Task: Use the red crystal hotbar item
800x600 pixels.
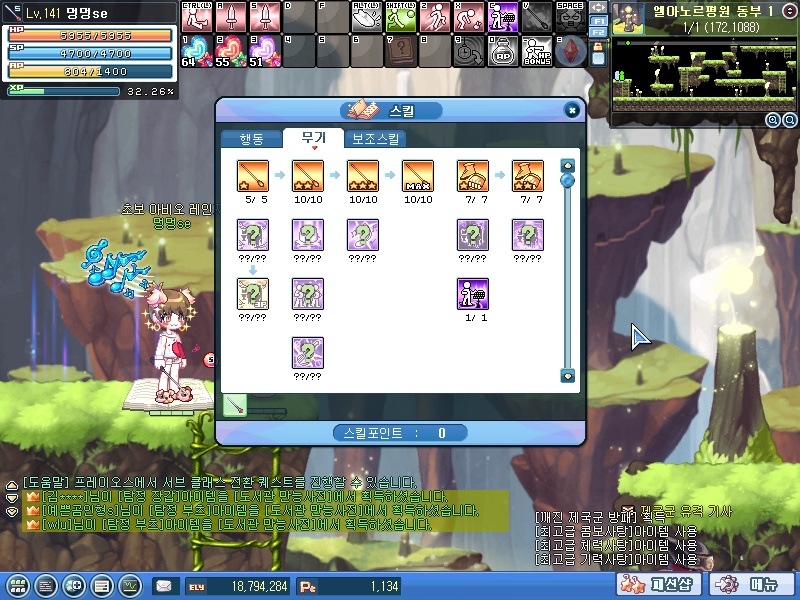Action: [x=571, y=51]
